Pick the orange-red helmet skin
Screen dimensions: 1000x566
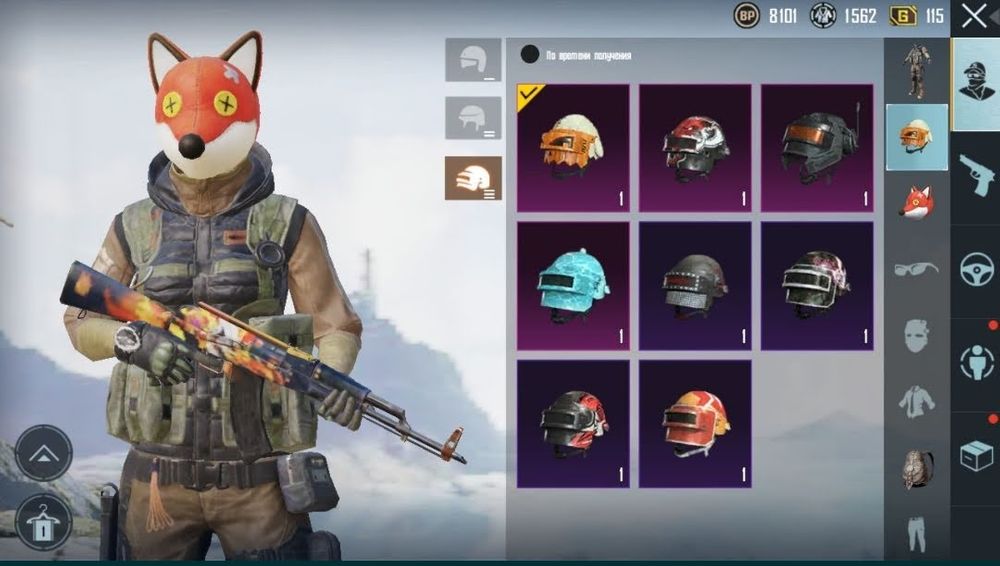pos(695,424)
